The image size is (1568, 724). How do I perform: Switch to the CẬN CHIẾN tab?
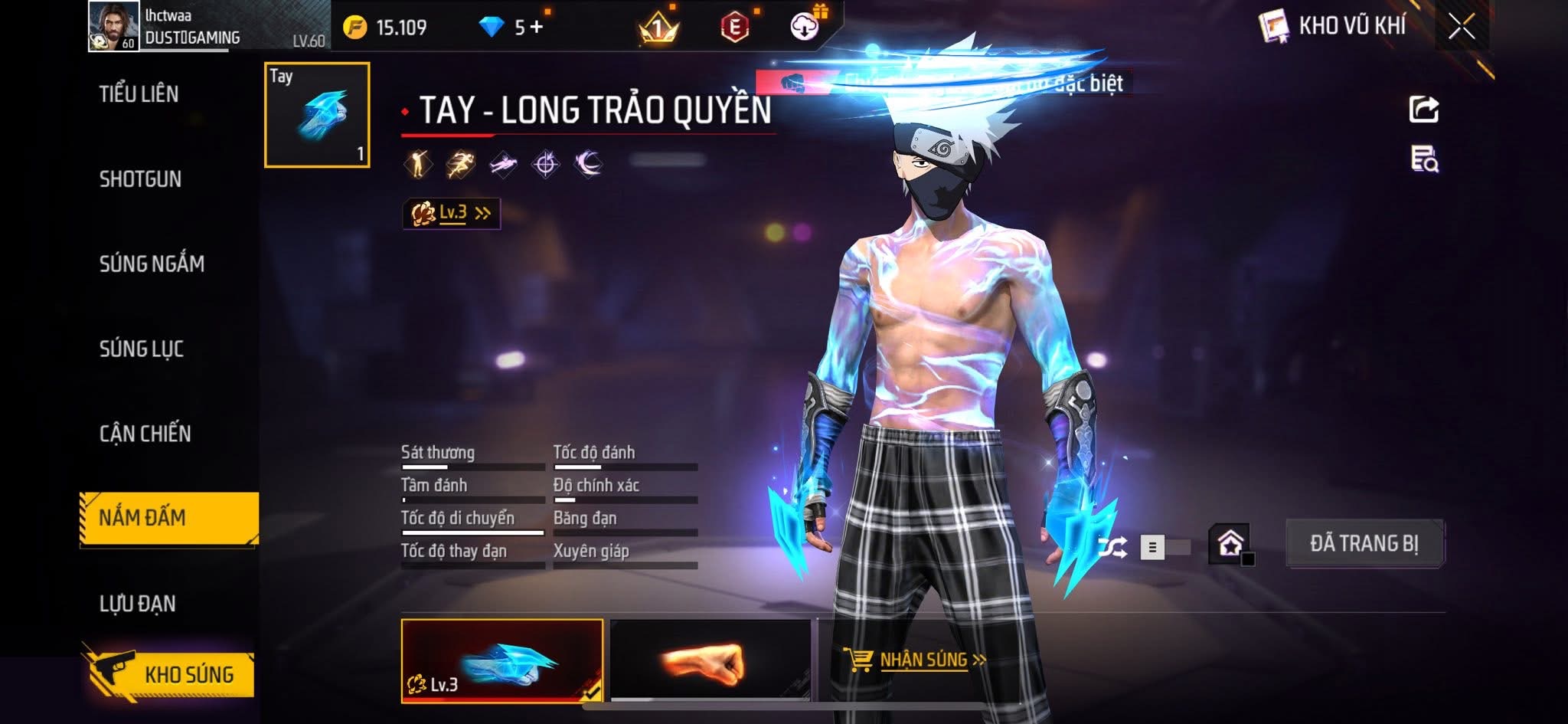coord(145,434)
